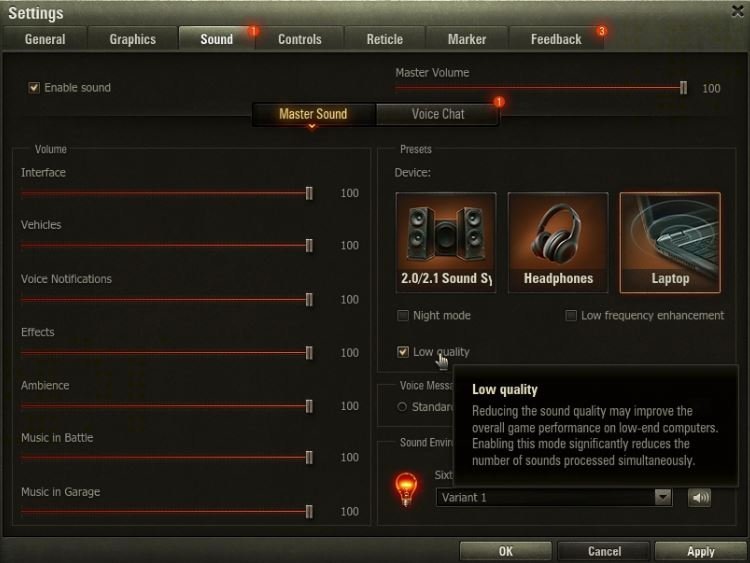The image size is (750, 563).
Task: Choose the 2.0/2.1 Sound System preset
Action: click(x=446, y=242)
